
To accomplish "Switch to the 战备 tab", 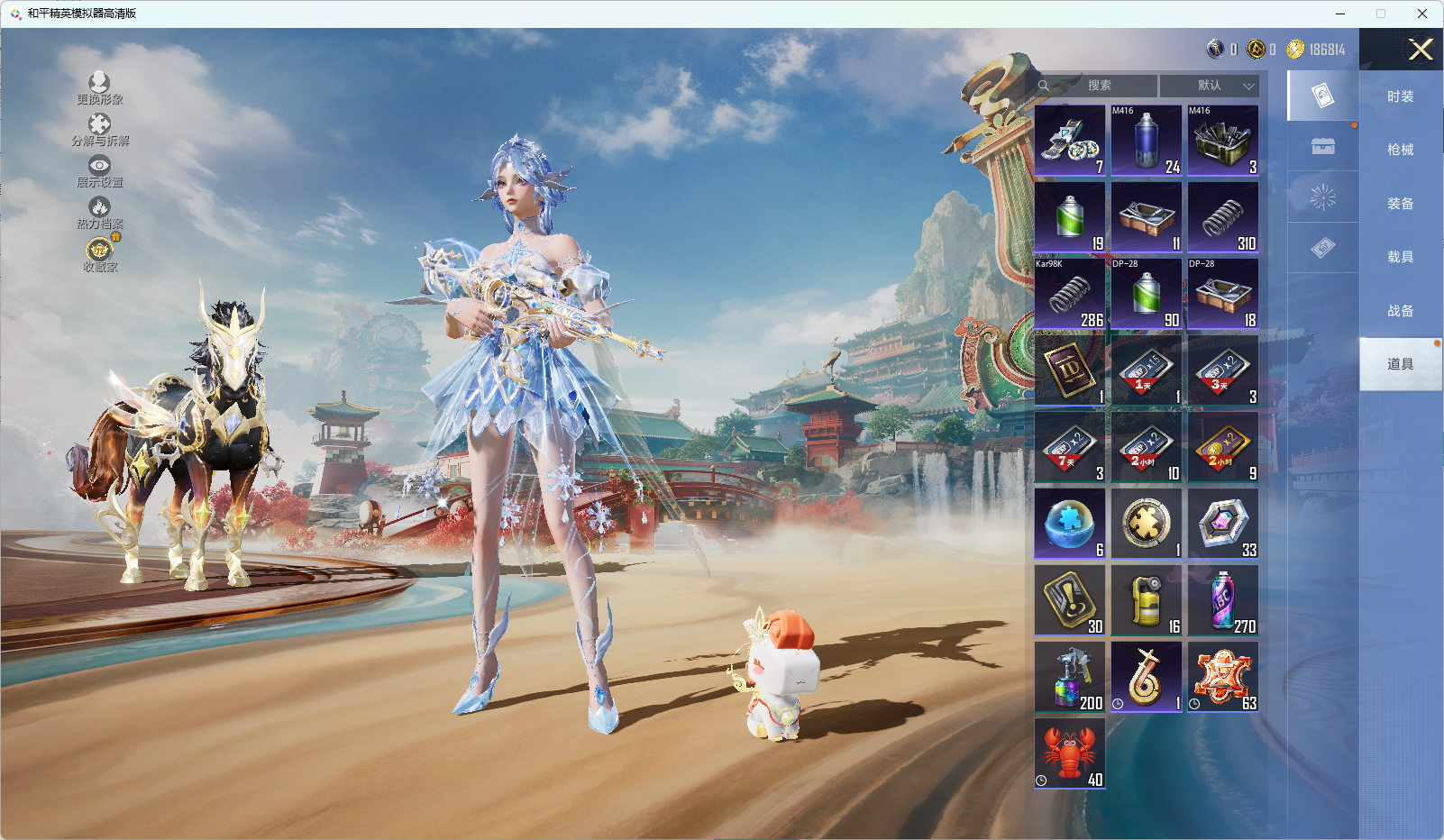I will click(1400, 311).
